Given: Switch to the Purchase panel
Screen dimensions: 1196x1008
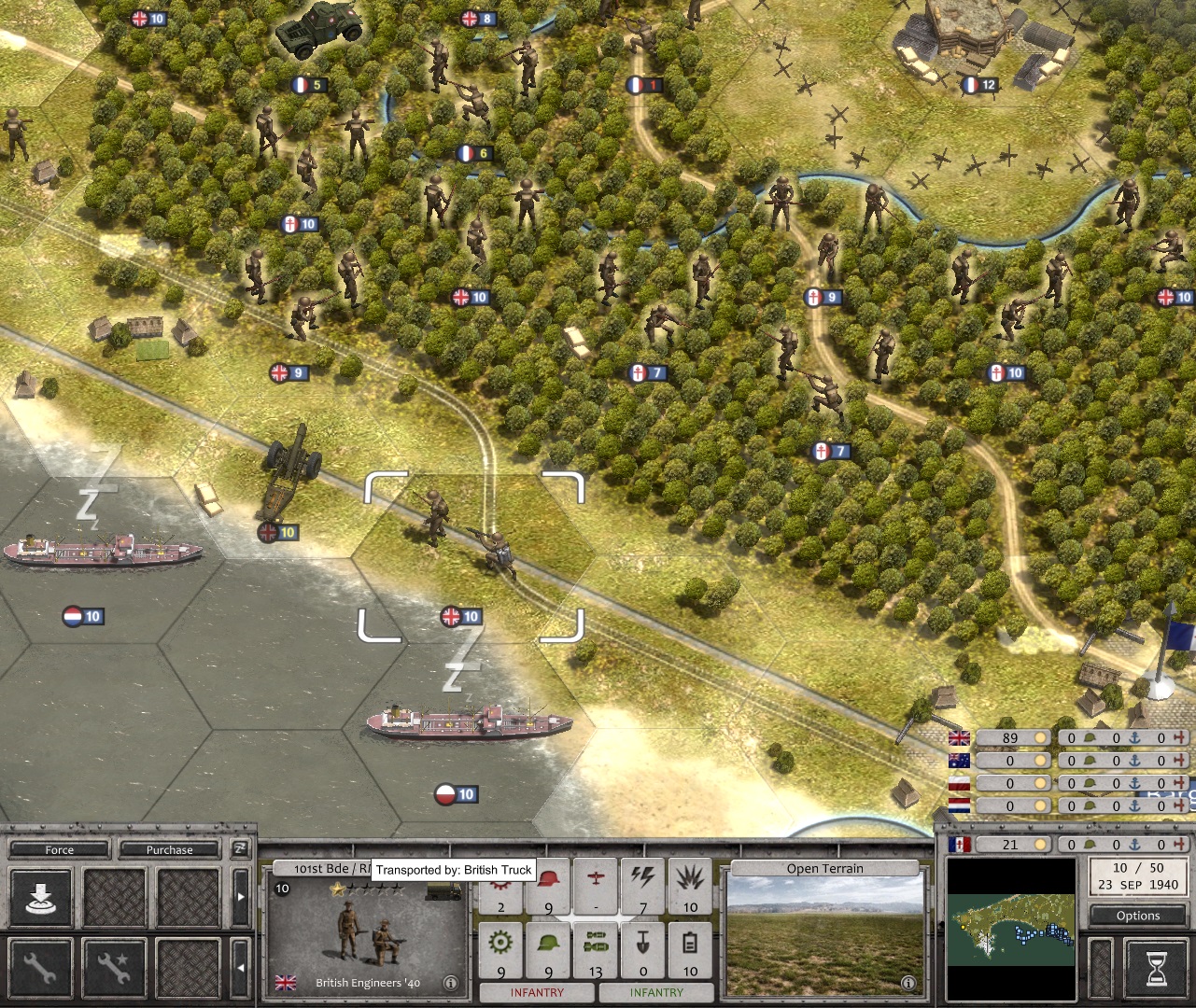Looking at the screenshot, I should (x=171, y=850).
